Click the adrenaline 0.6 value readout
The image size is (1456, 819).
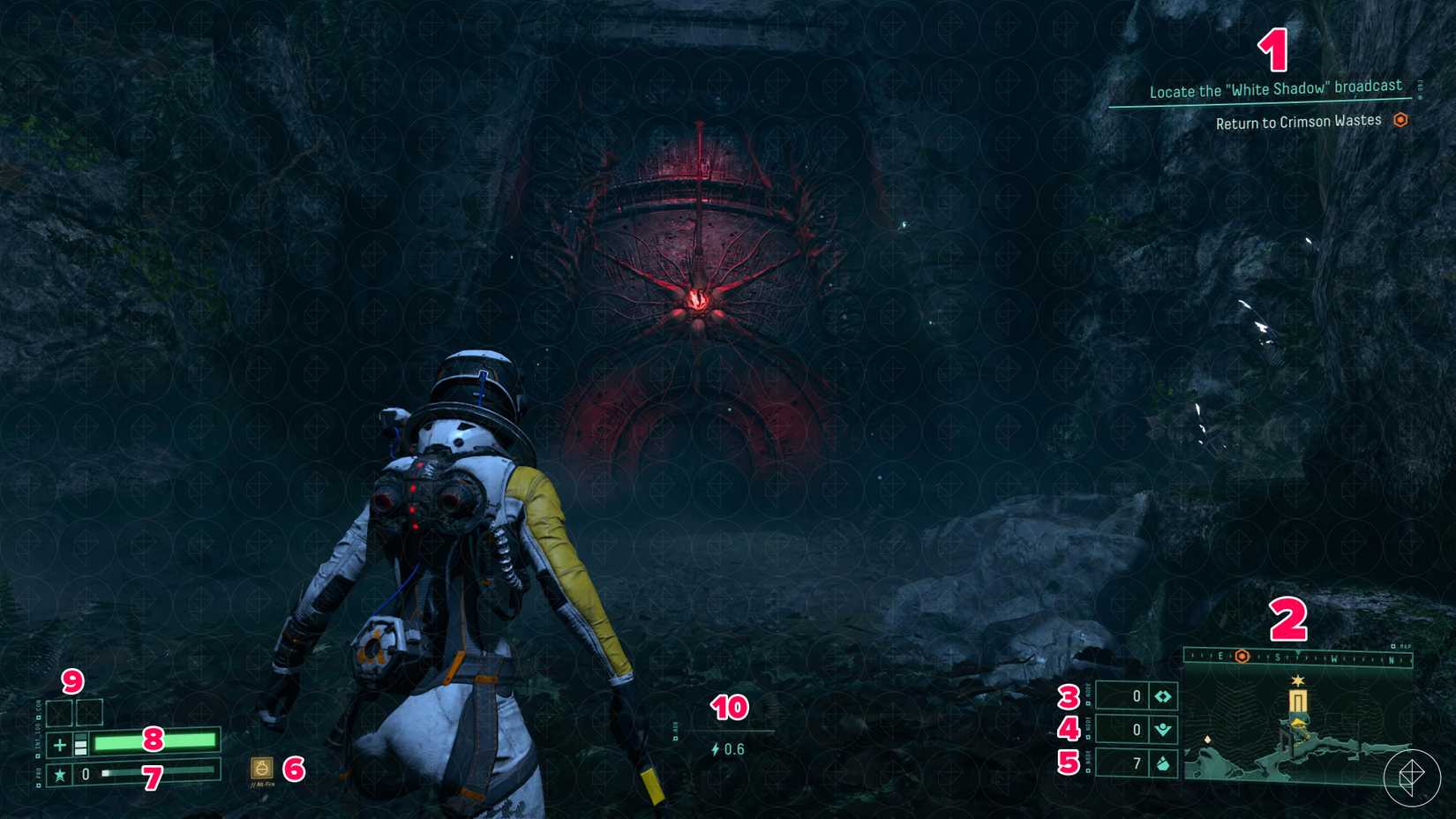click(x=735, y=748)
